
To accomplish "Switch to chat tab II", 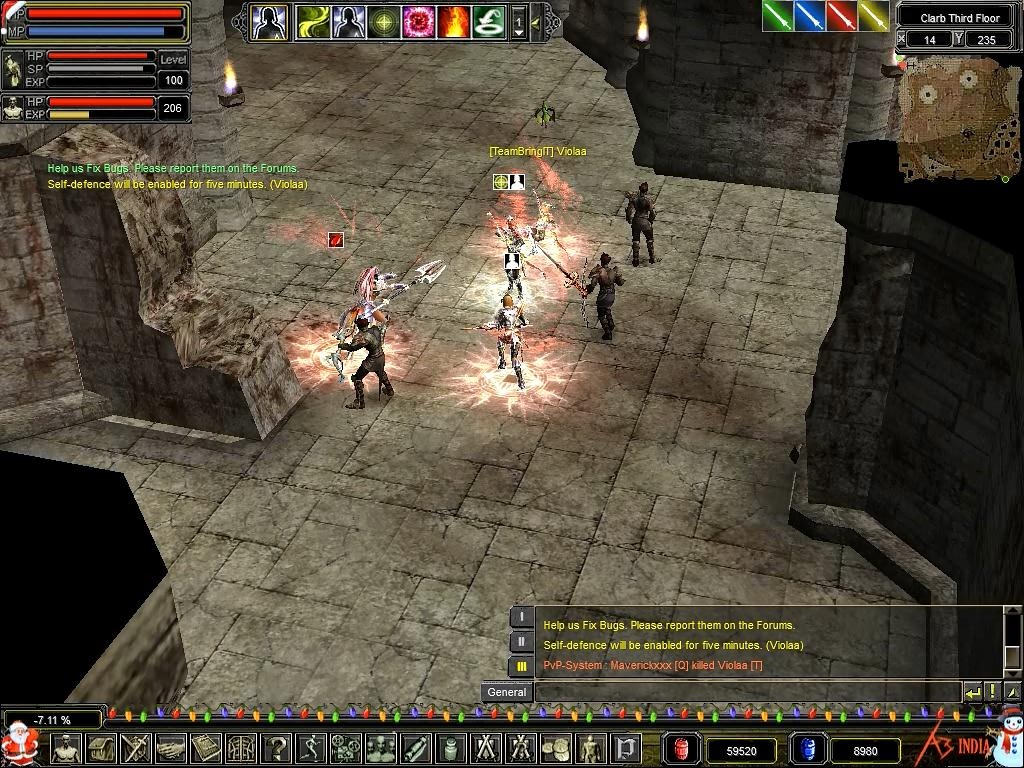I will [x=521, y=642].
